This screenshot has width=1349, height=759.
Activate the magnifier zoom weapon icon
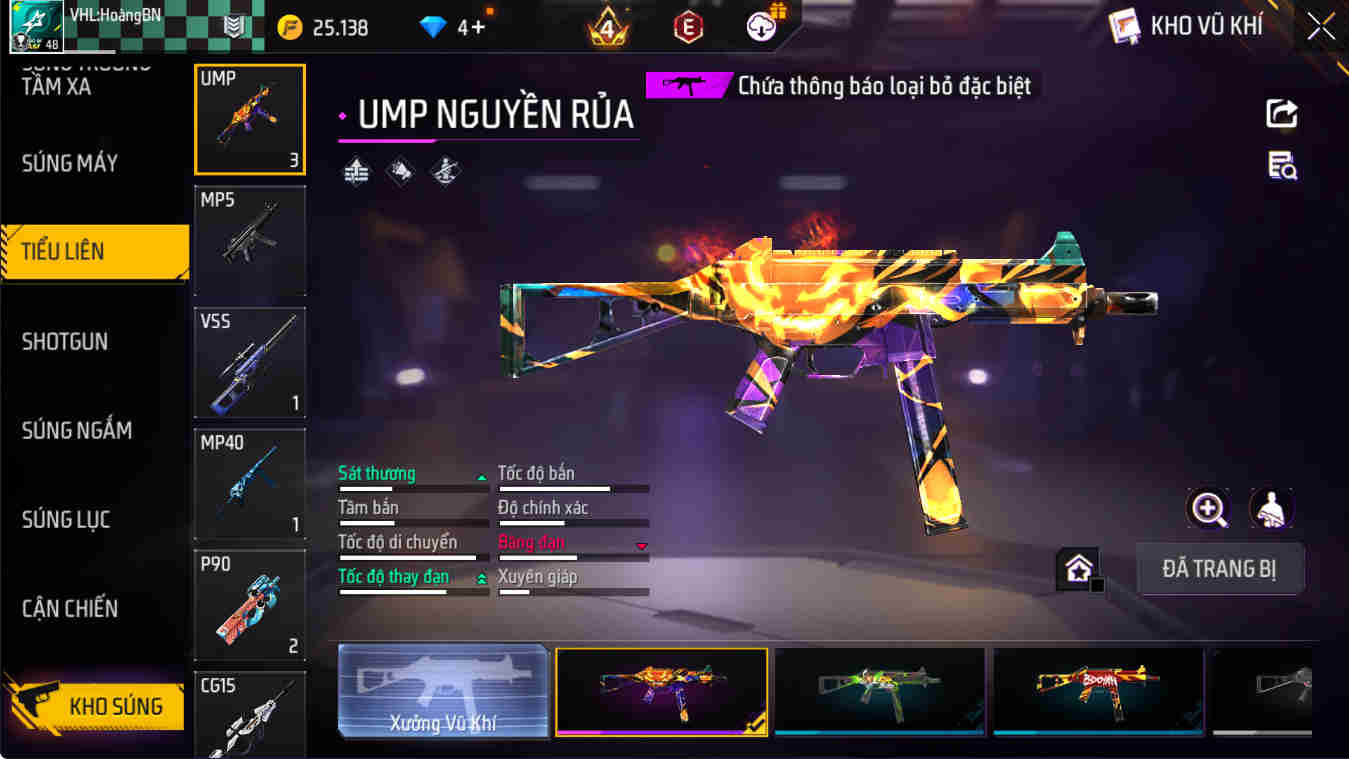click(x=1208, y=509)
